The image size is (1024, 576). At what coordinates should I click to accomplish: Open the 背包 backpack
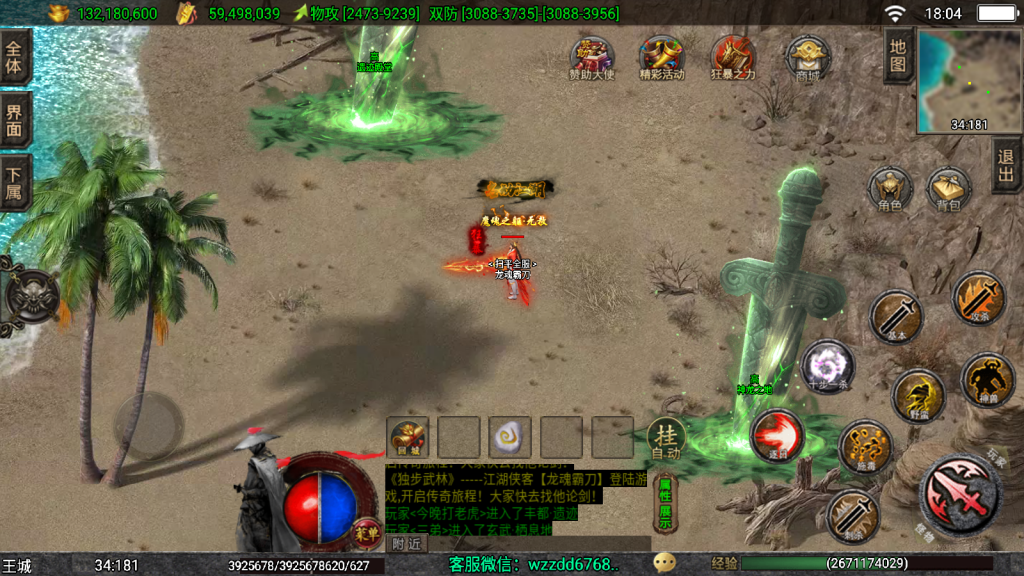pyautogui.click(x=948, y=189)
